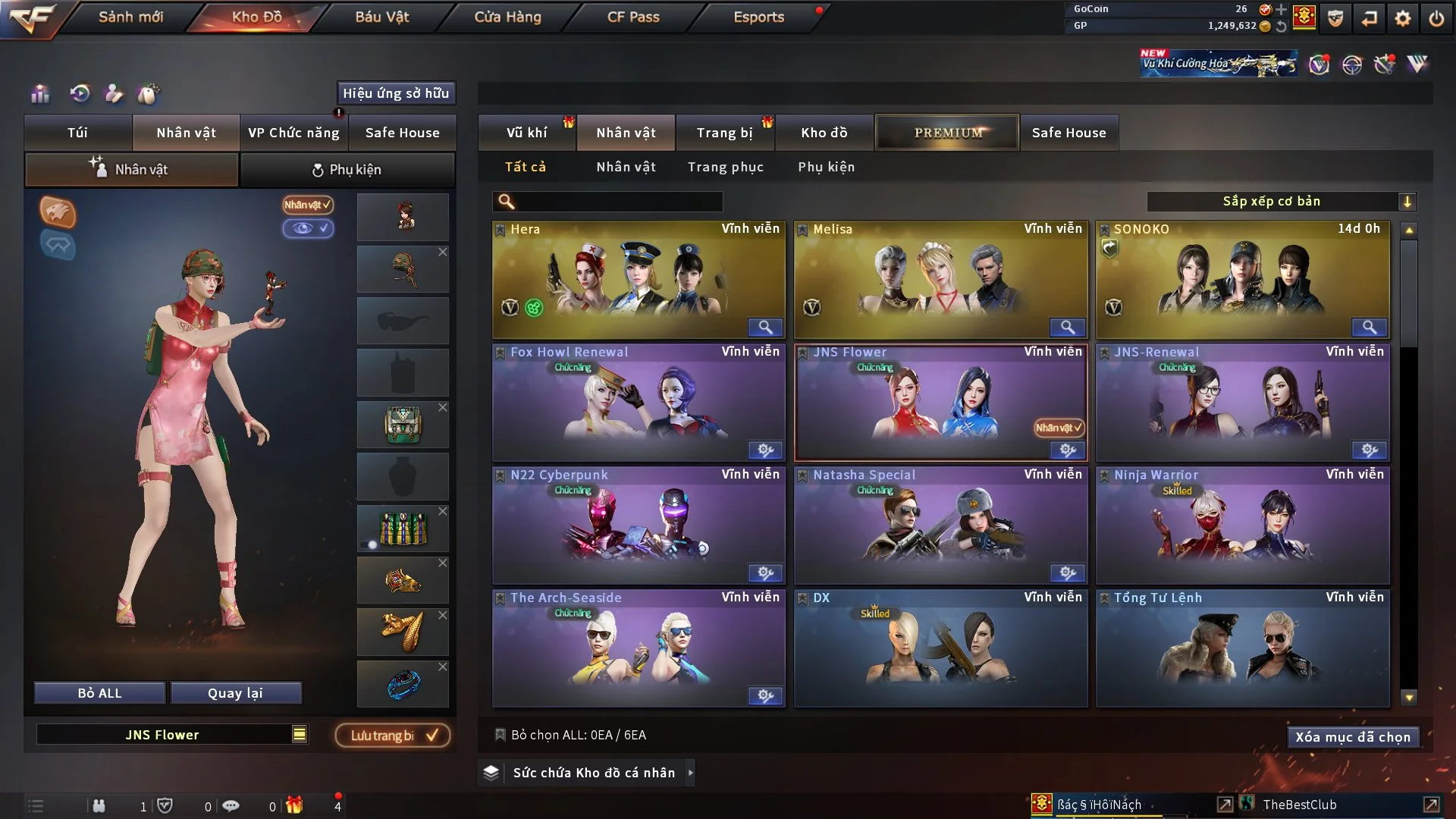Click the Xóa mục đã chọn button
The width and height of the screenshot is (1456, 819).
pyautogui.click(x=1353, y=736)
